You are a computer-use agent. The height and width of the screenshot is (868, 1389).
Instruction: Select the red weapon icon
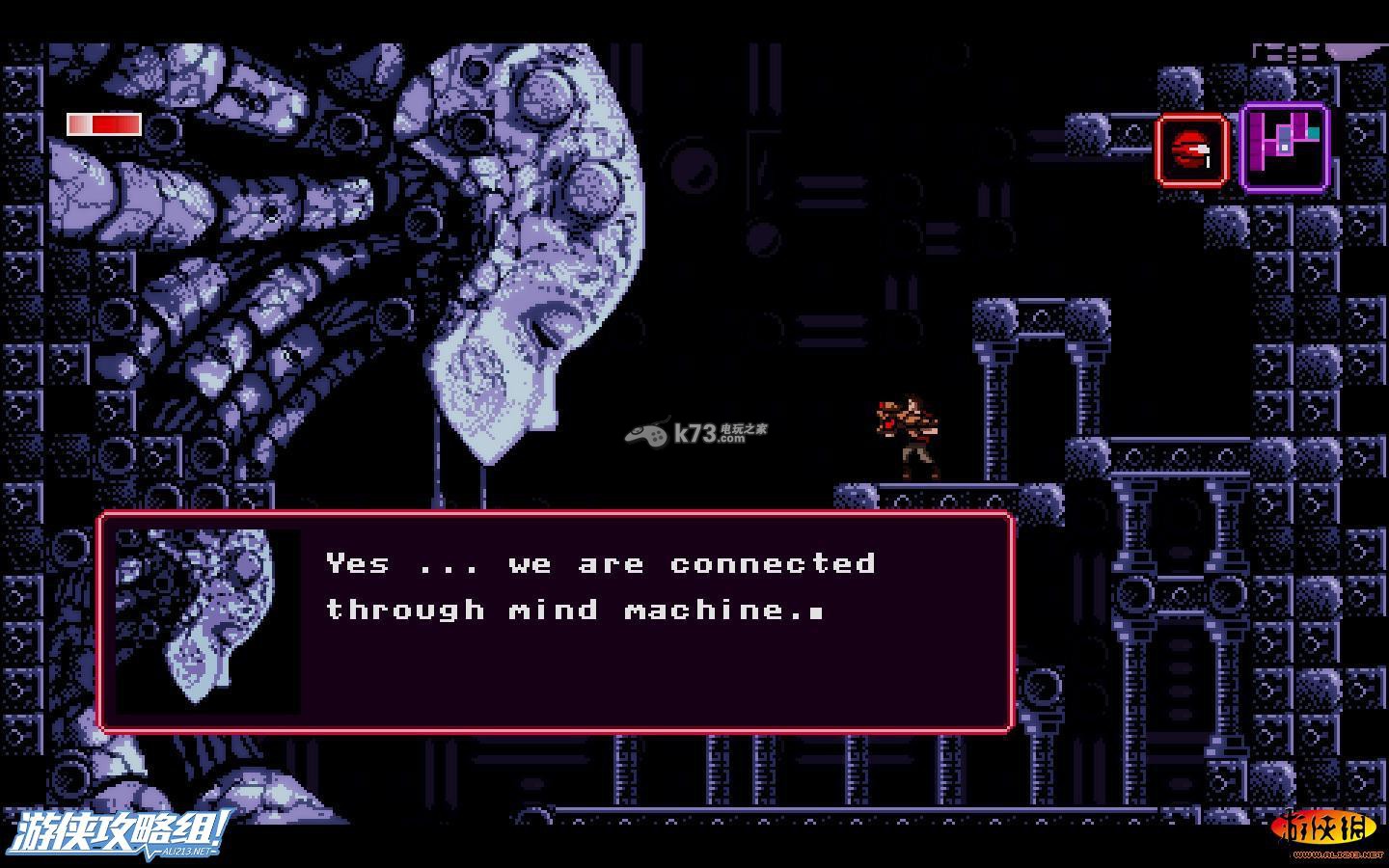1192,149
